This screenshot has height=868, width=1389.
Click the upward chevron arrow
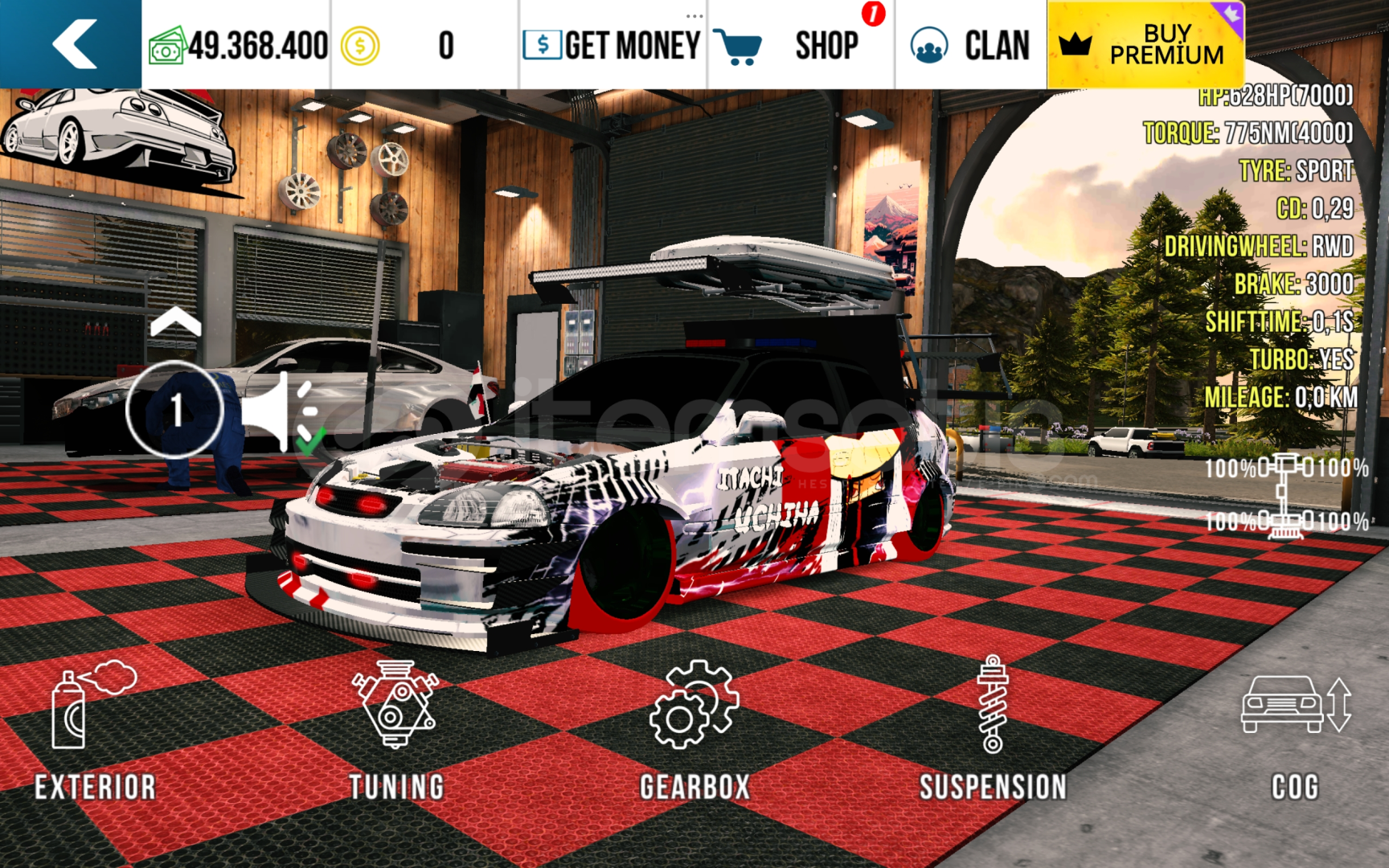tap(175, 323)
